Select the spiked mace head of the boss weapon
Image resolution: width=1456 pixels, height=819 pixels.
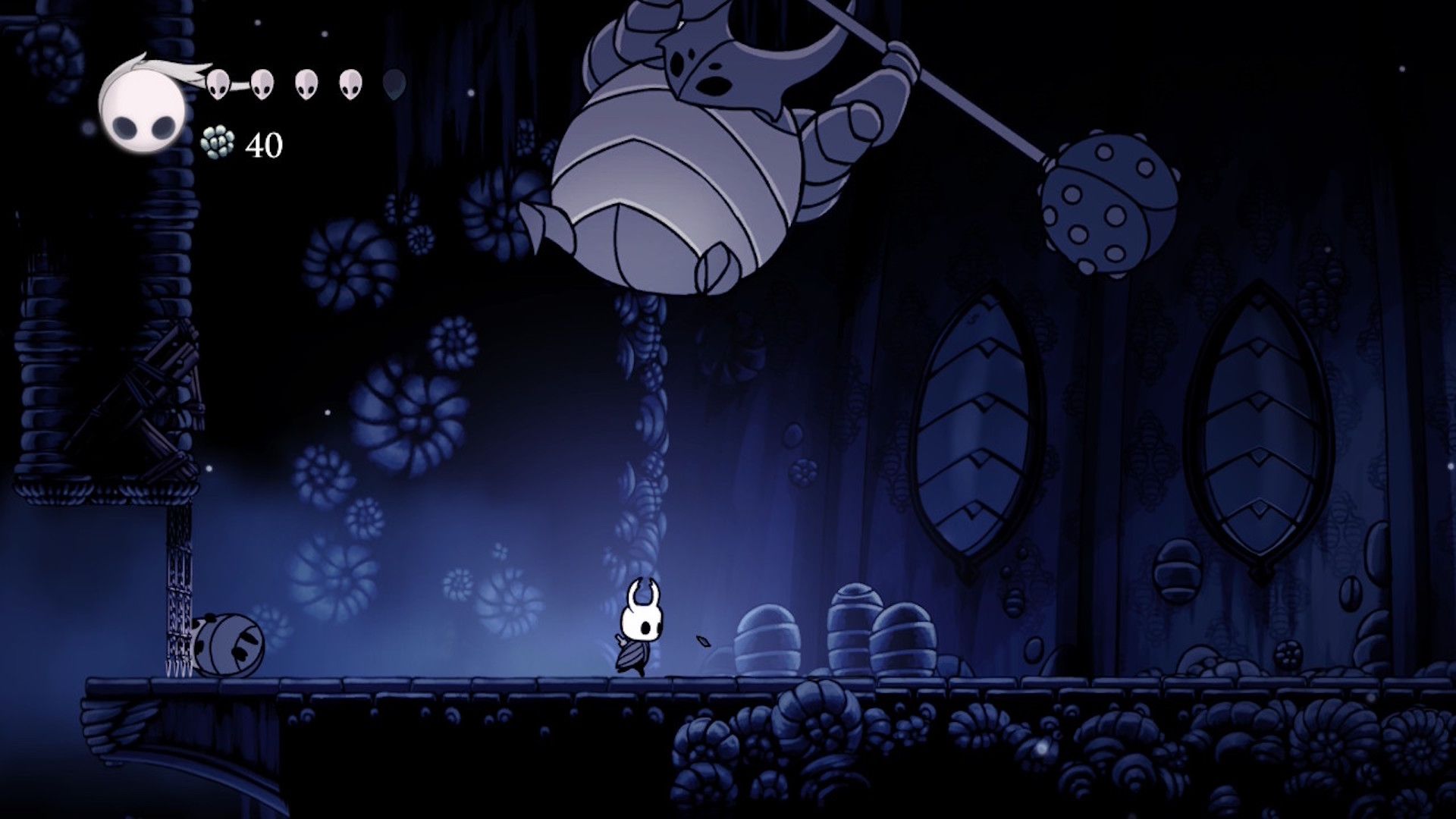(x=1107, y=205)
